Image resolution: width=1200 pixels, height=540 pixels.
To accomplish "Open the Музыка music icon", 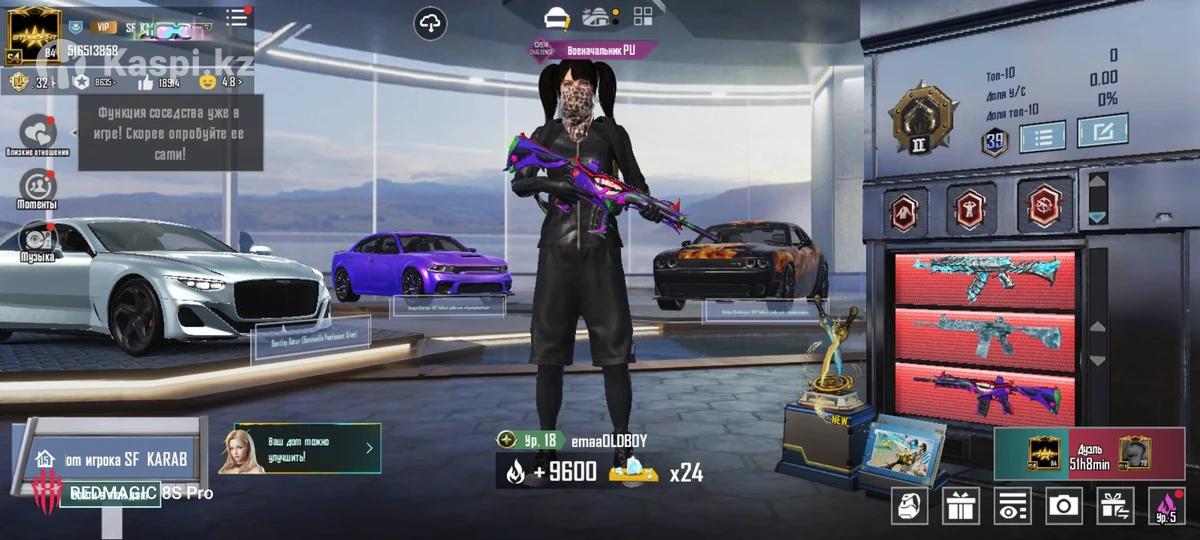I will pyautogui.click(x=38, y=240).
